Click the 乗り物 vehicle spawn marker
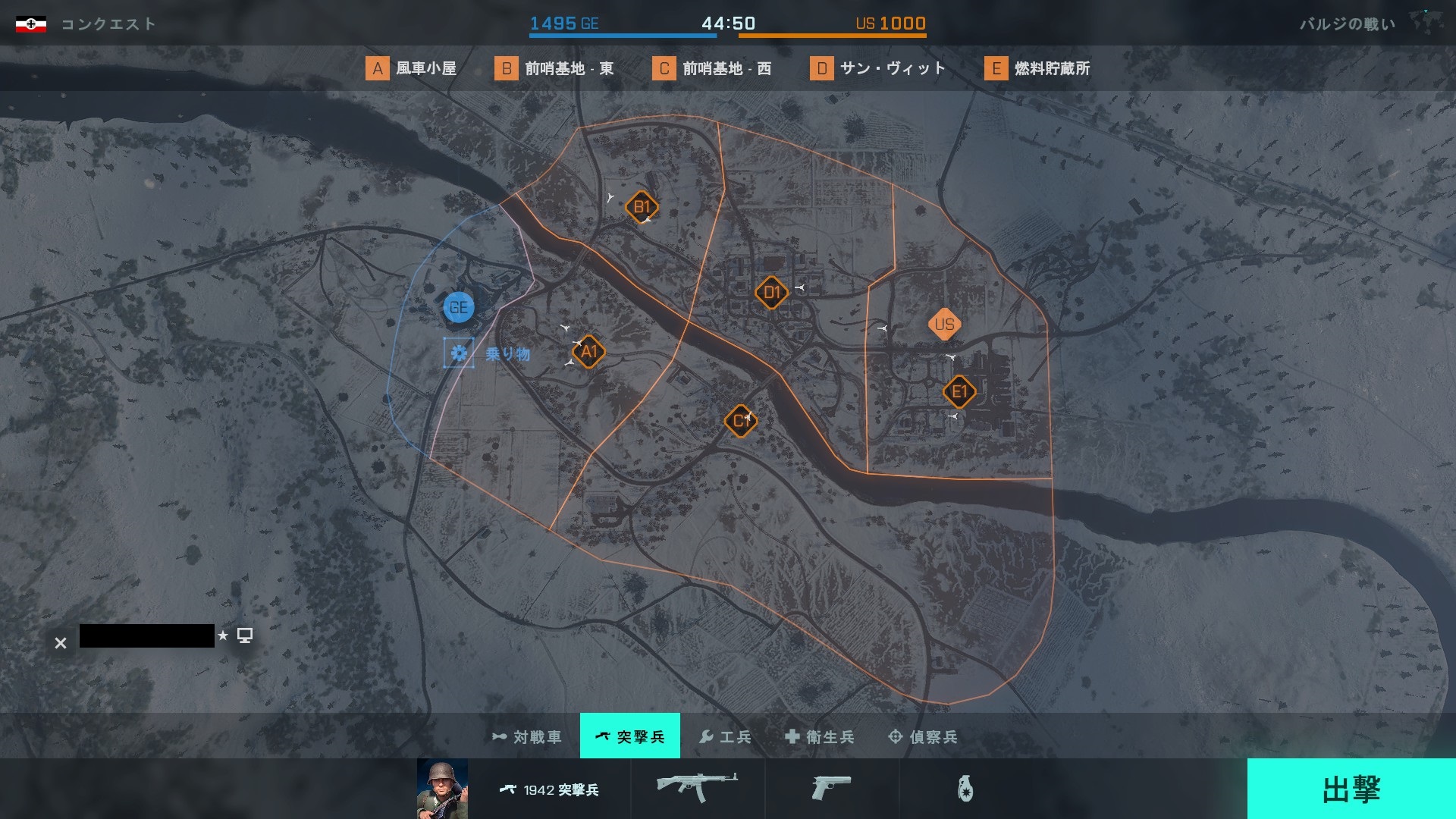Screen dimensions: 1456x819 (x=459, y=353)
